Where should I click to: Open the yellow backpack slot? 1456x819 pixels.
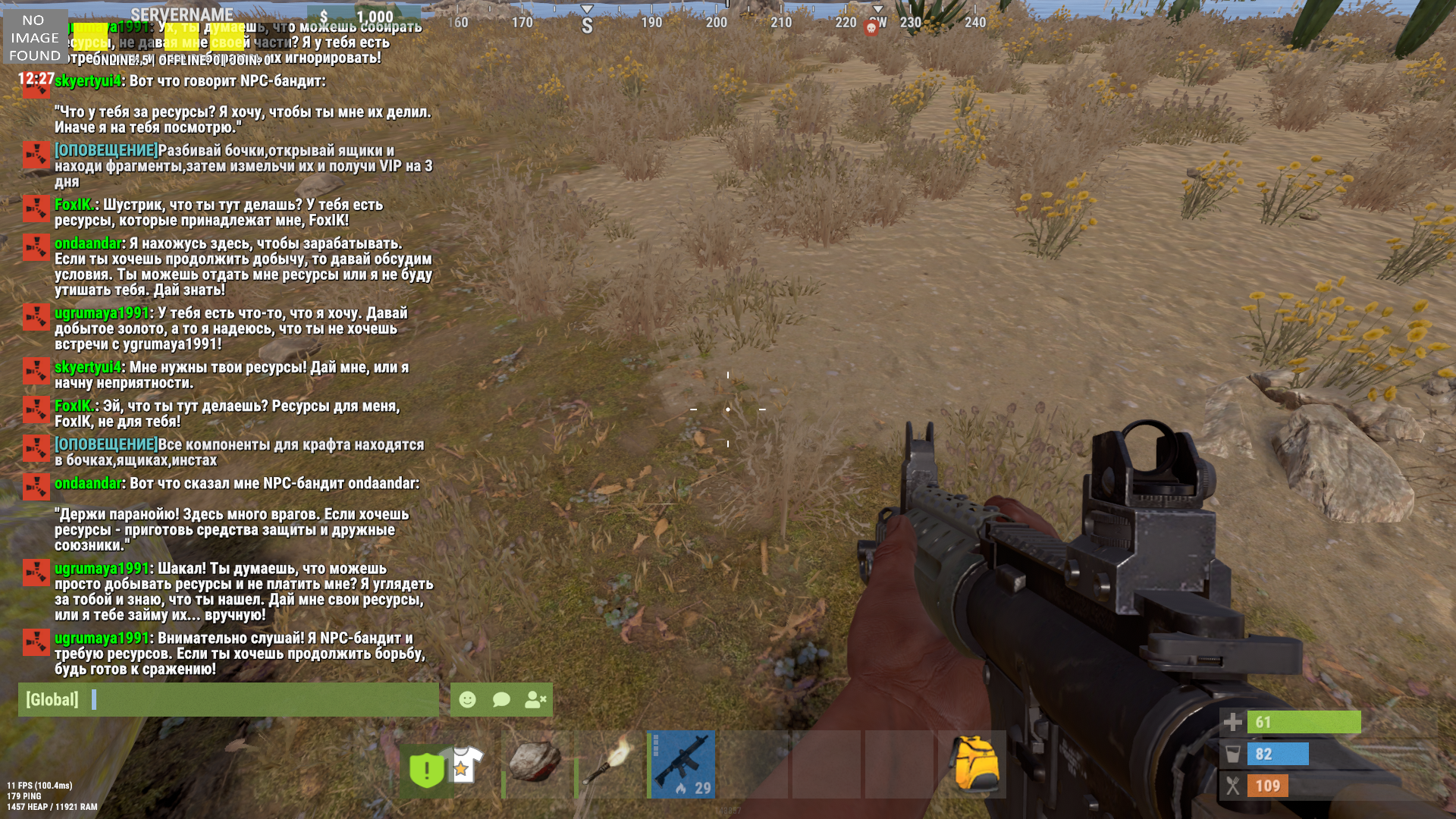(x=974, y=764)
